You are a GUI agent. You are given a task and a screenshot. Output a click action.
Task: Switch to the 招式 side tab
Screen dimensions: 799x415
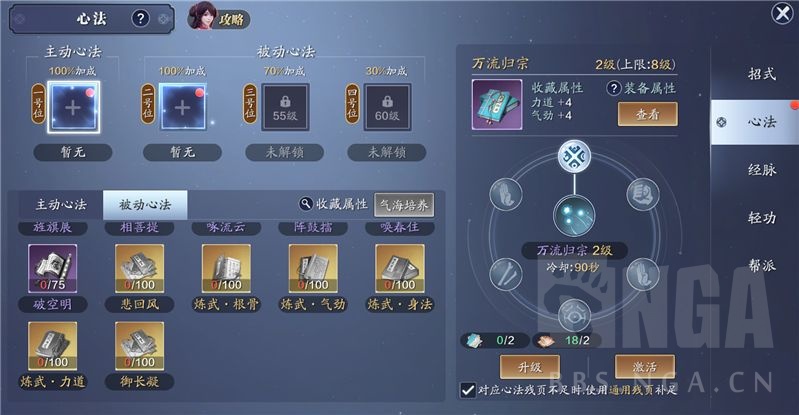pos(762,73)
